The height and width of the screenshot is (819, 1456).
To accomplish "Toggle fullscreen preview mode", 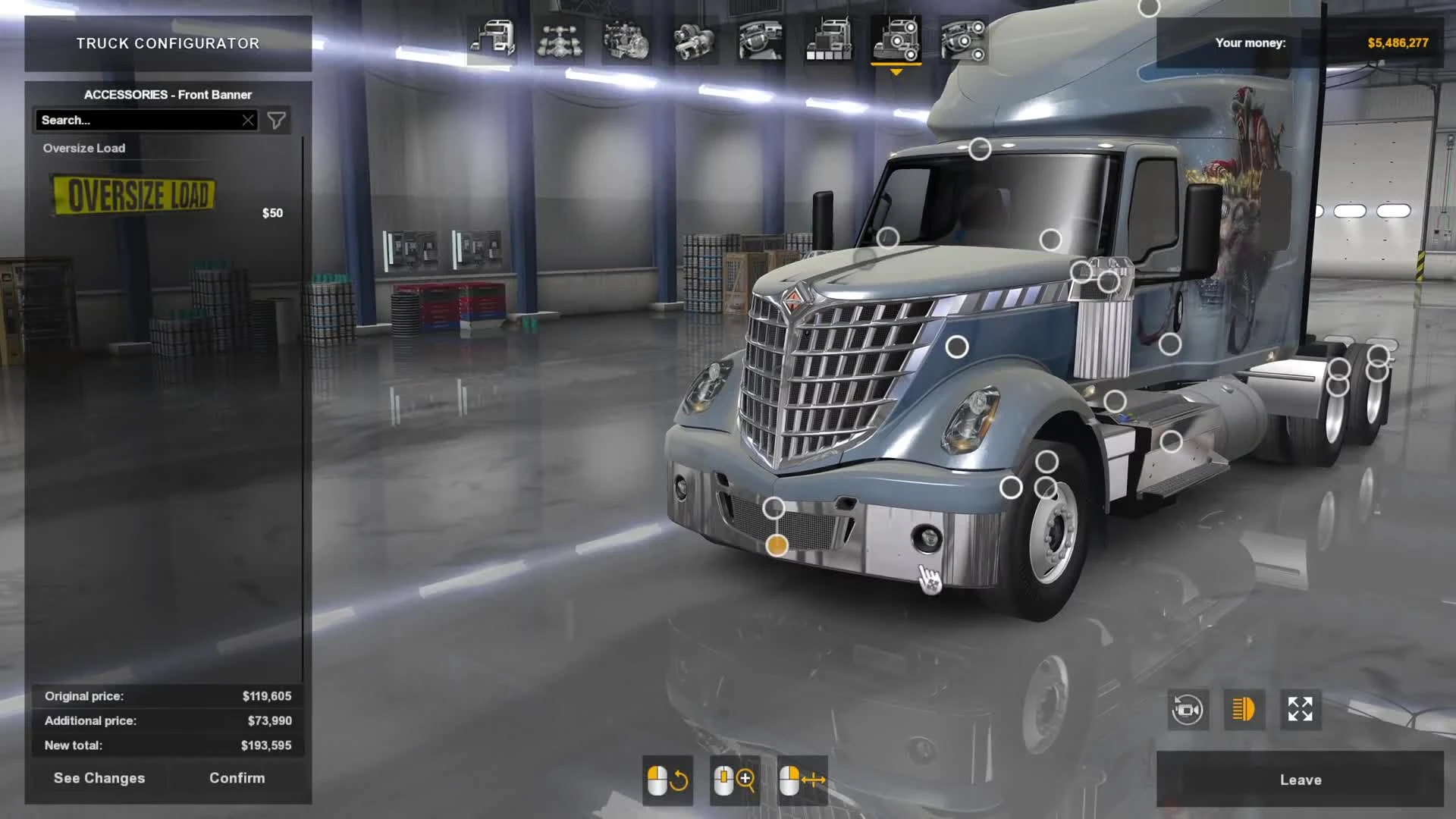I will 1300,710.
